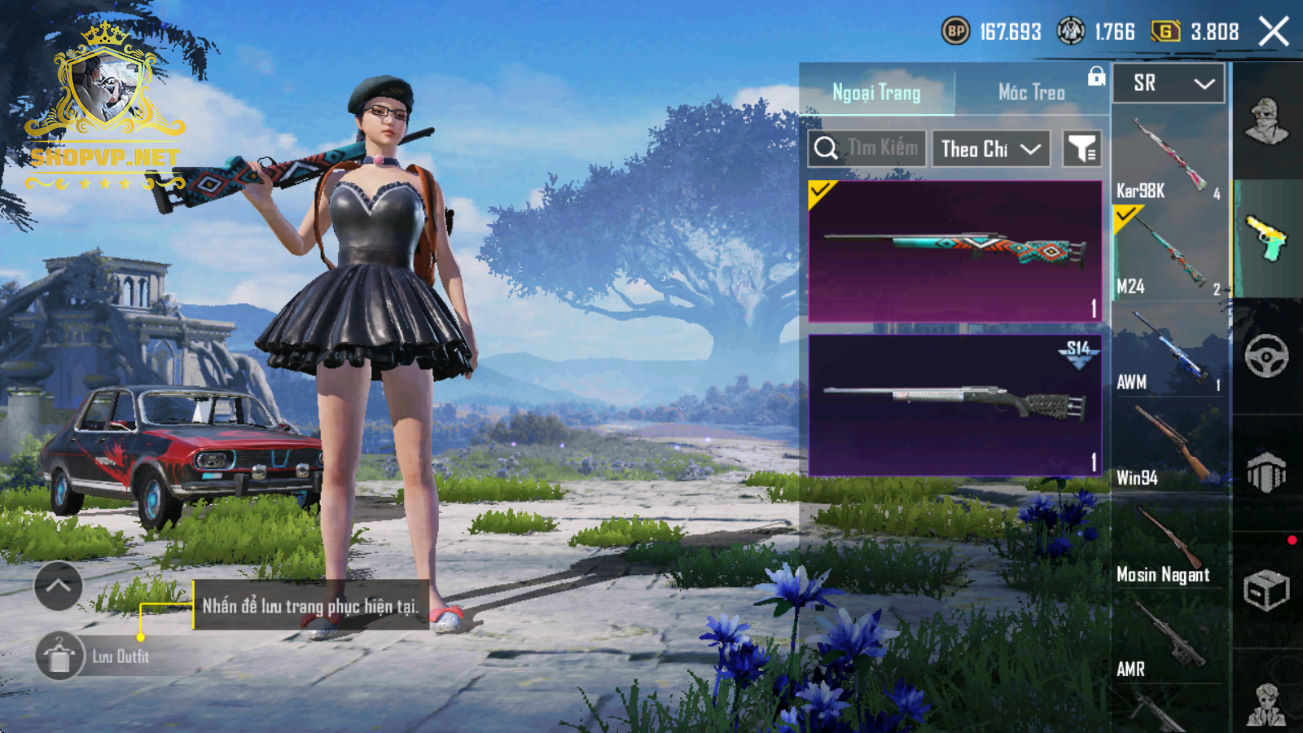Open the filter funnel button
Viewport: 1303px width, 733px height.
(1081, 149)
